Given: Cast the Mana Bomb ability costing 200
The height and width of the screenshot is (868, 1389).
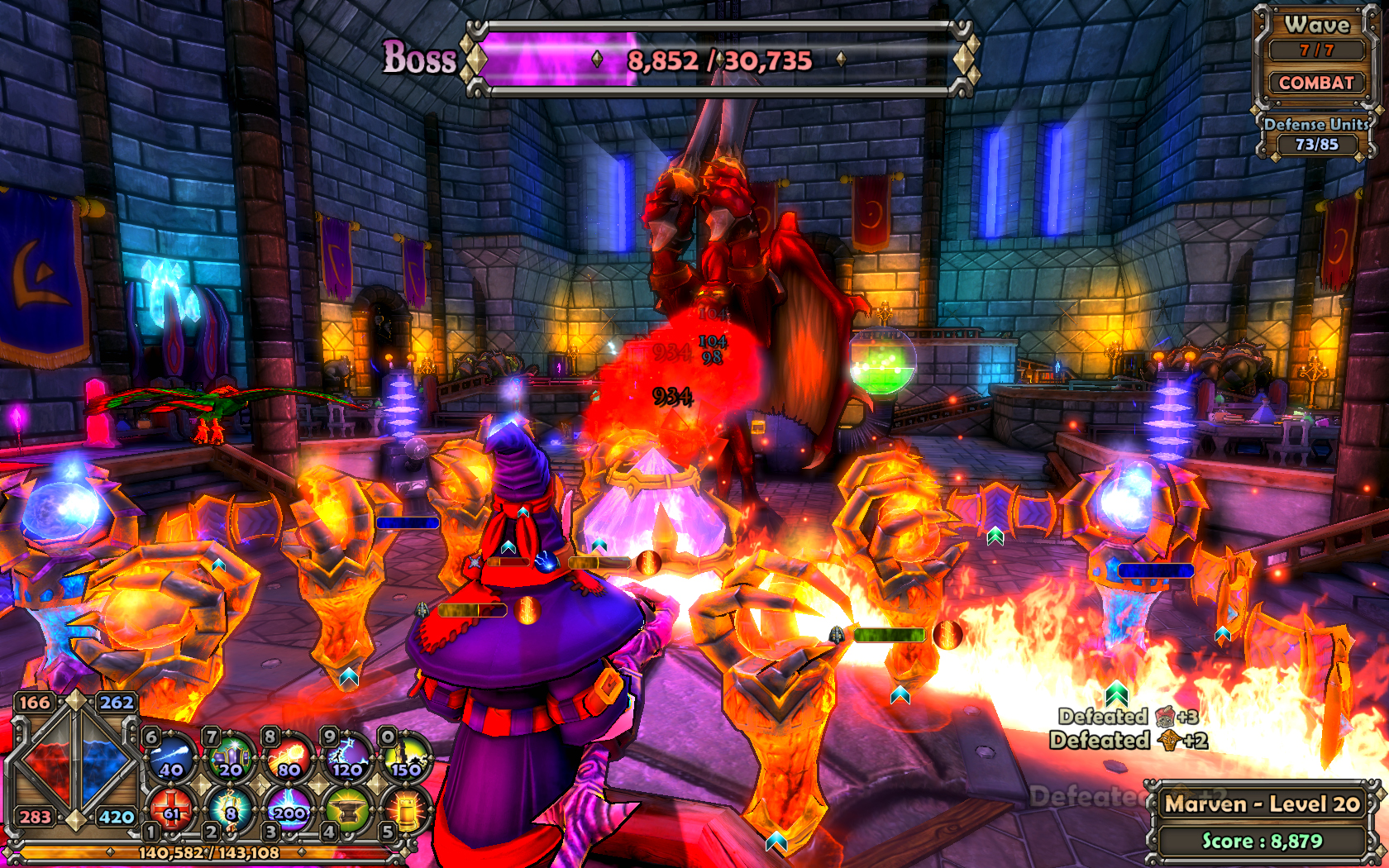Looking at the screenshot, I should 289,811.
